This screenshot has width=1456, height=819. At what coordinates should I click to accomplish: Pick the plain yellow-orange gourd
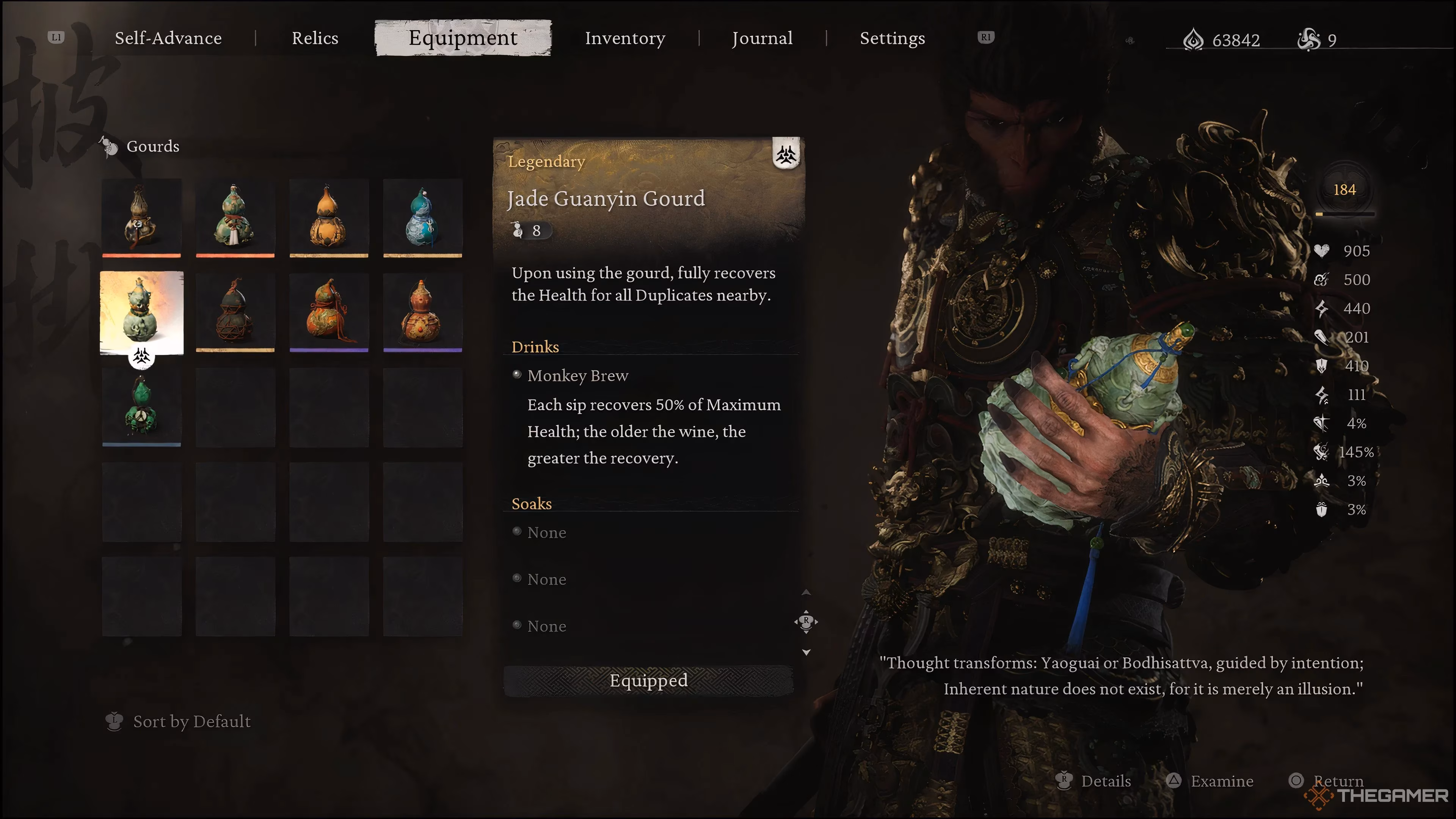(x=329, y=218)
